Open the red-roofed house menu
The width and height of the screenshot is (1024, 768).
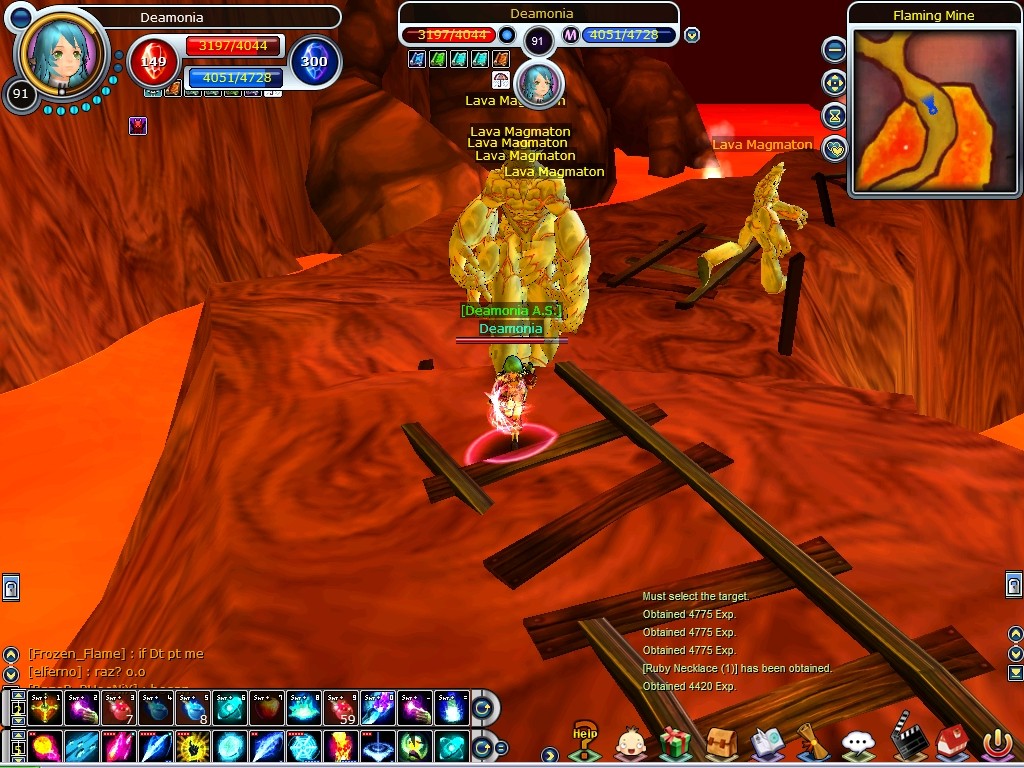(x=951, y=743)
